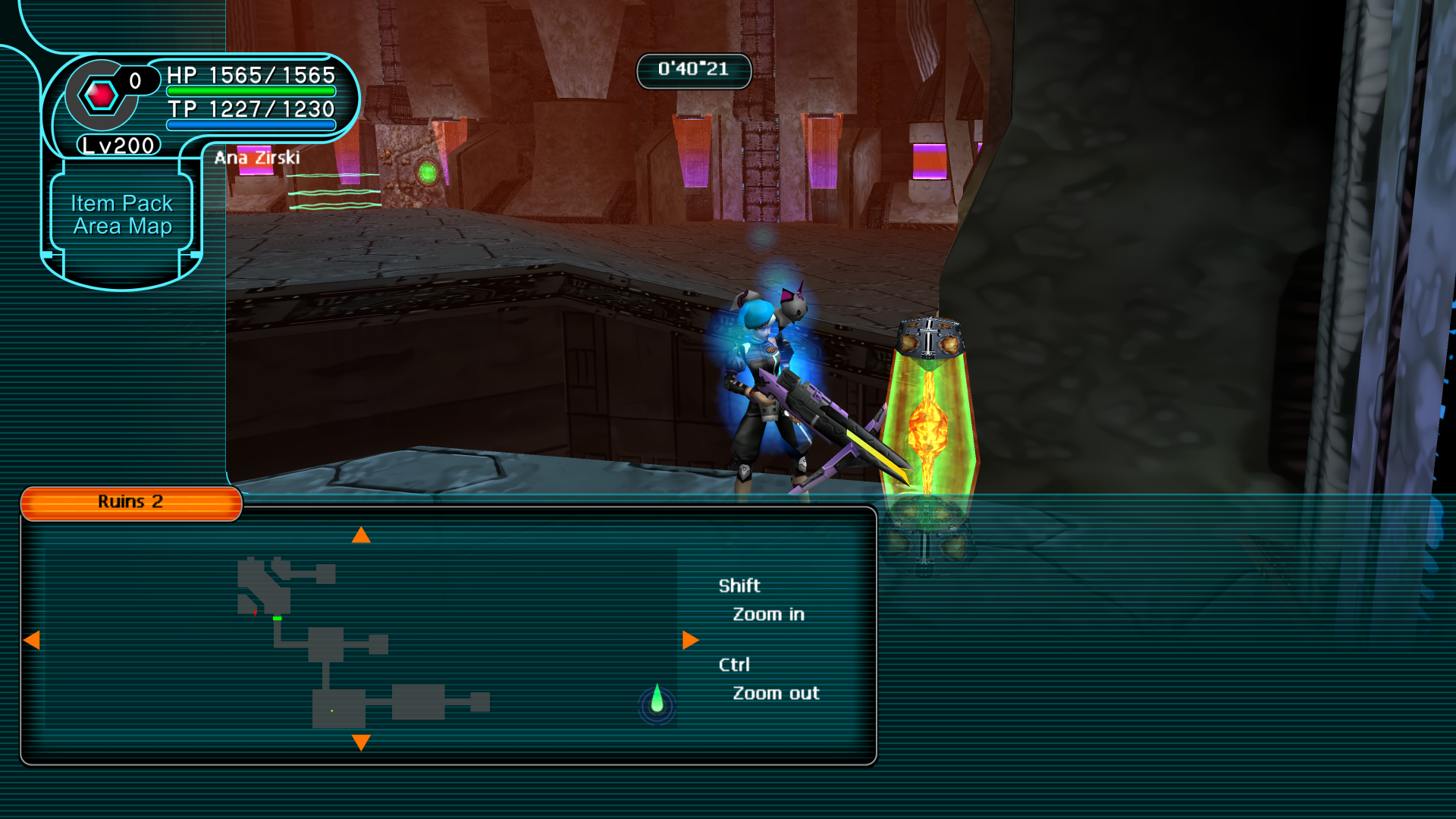
Task: Click the map's up scroll arrow
Action: (x=361, y=535)
